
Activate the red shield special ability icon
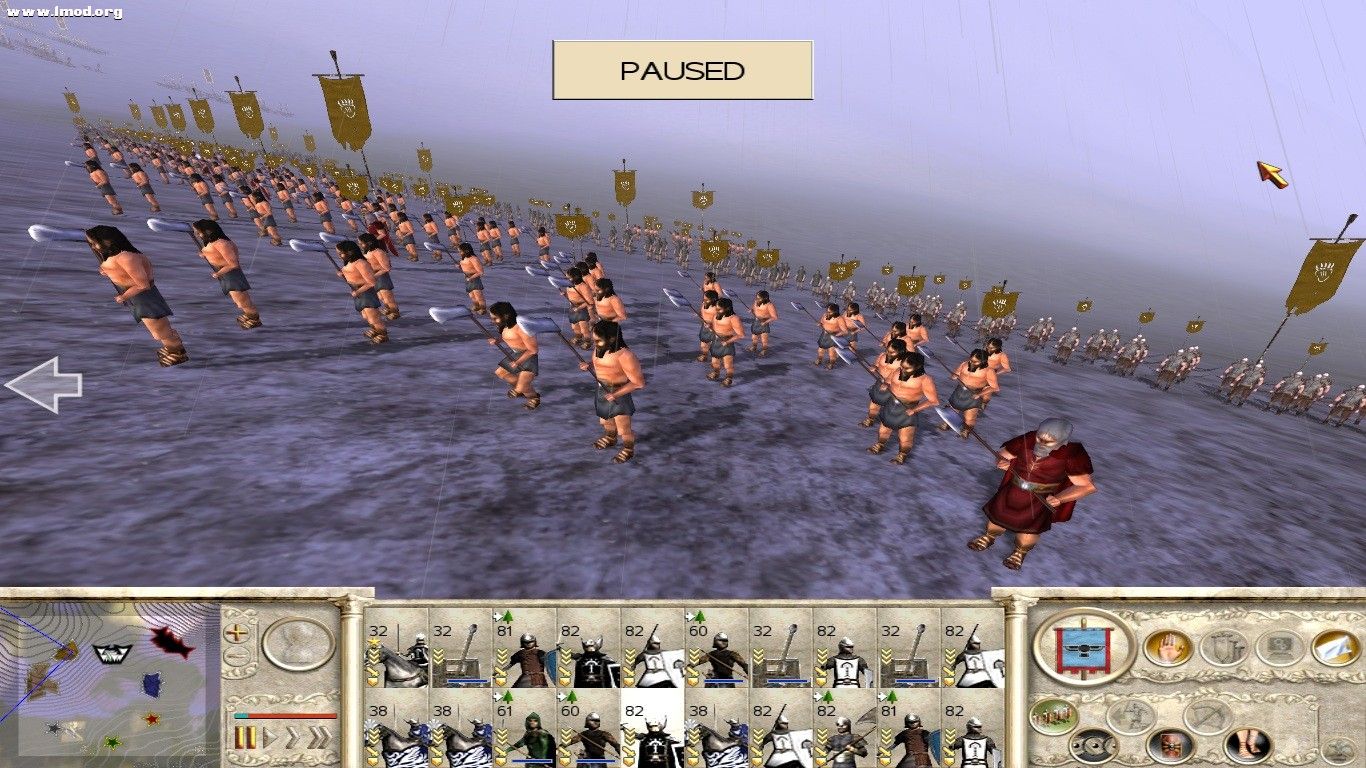coord(1171,744)
